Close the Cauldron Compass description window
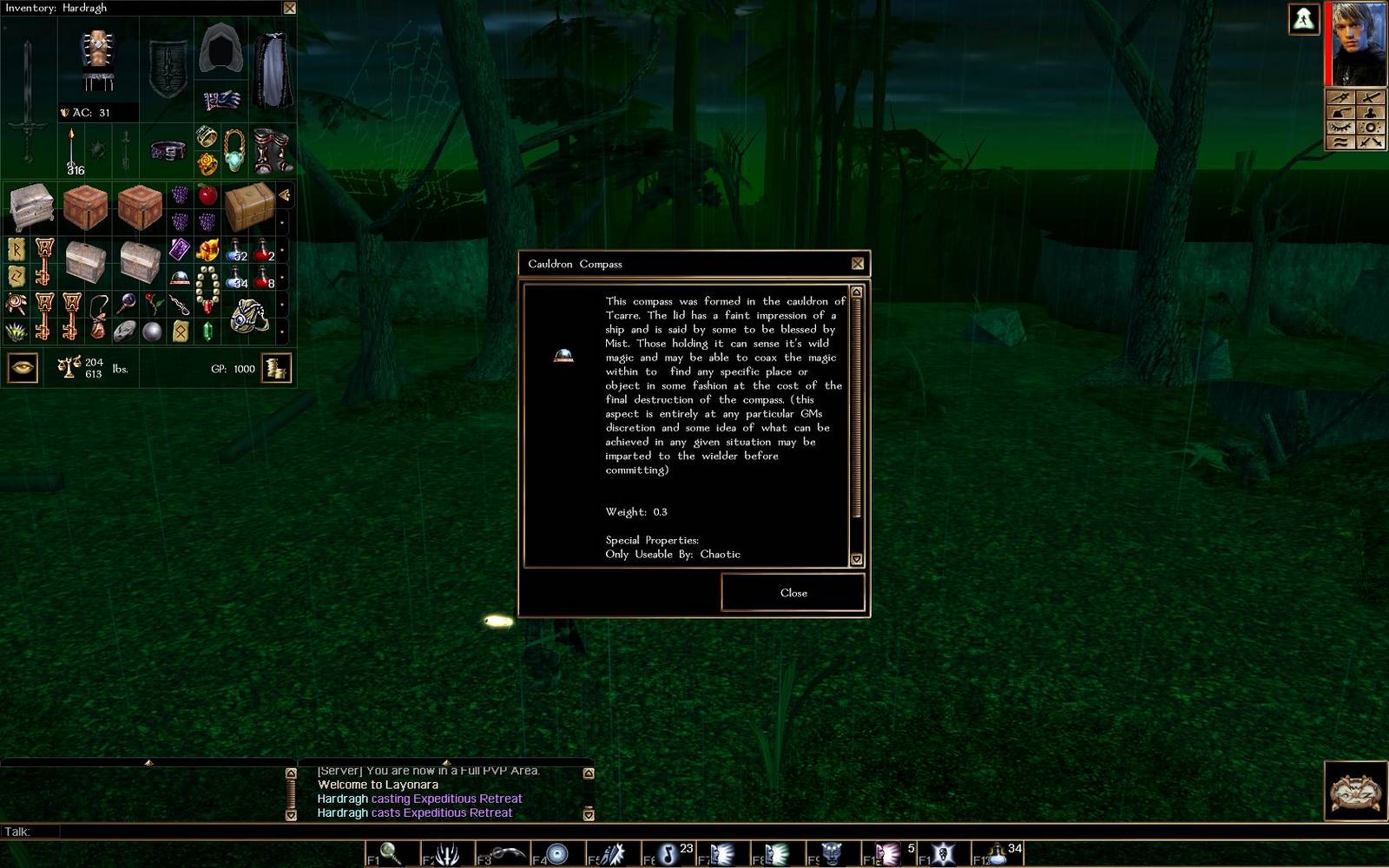 793,593
